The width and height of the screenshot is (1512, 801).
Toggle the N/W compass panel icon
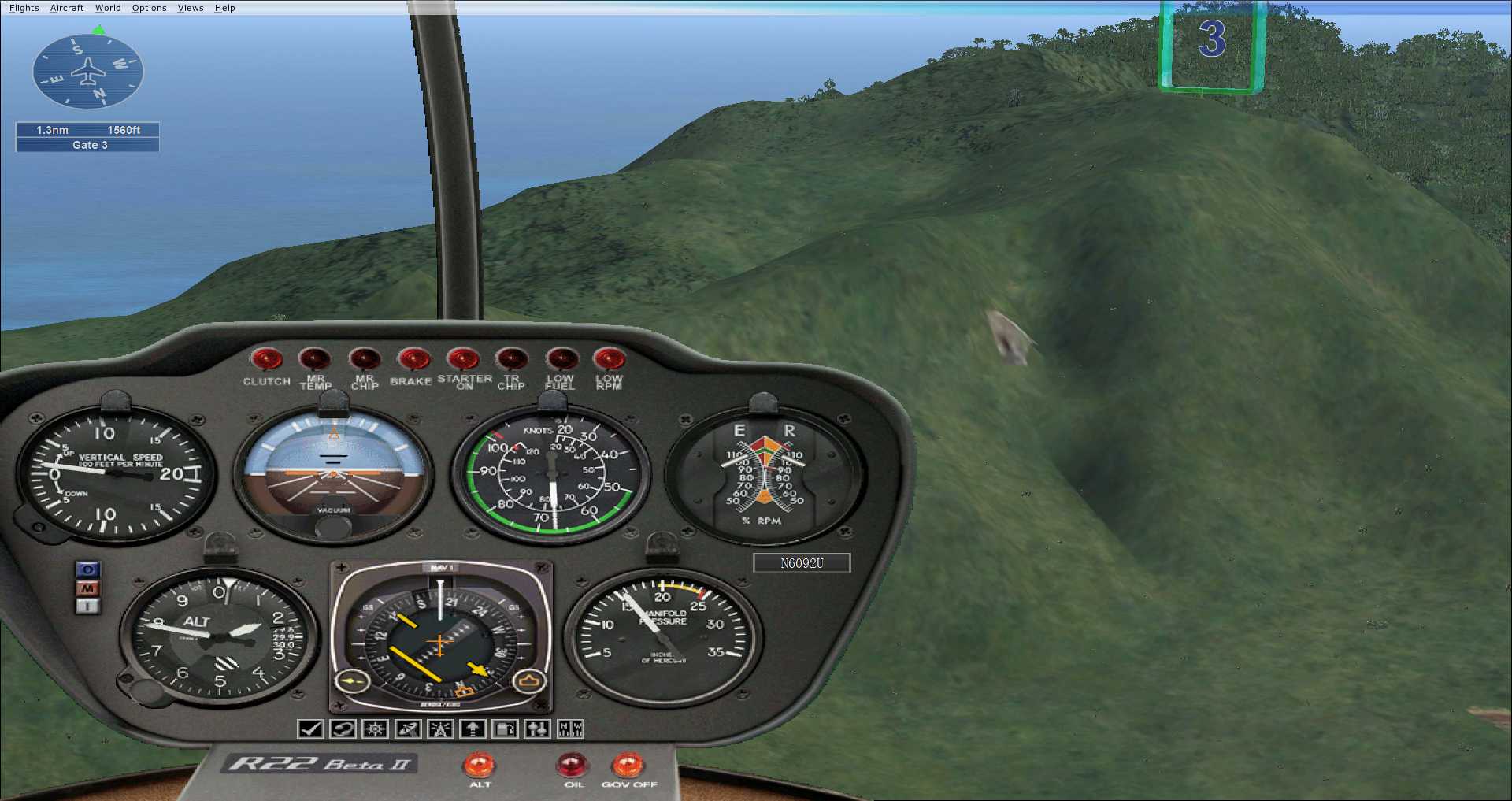570,729
